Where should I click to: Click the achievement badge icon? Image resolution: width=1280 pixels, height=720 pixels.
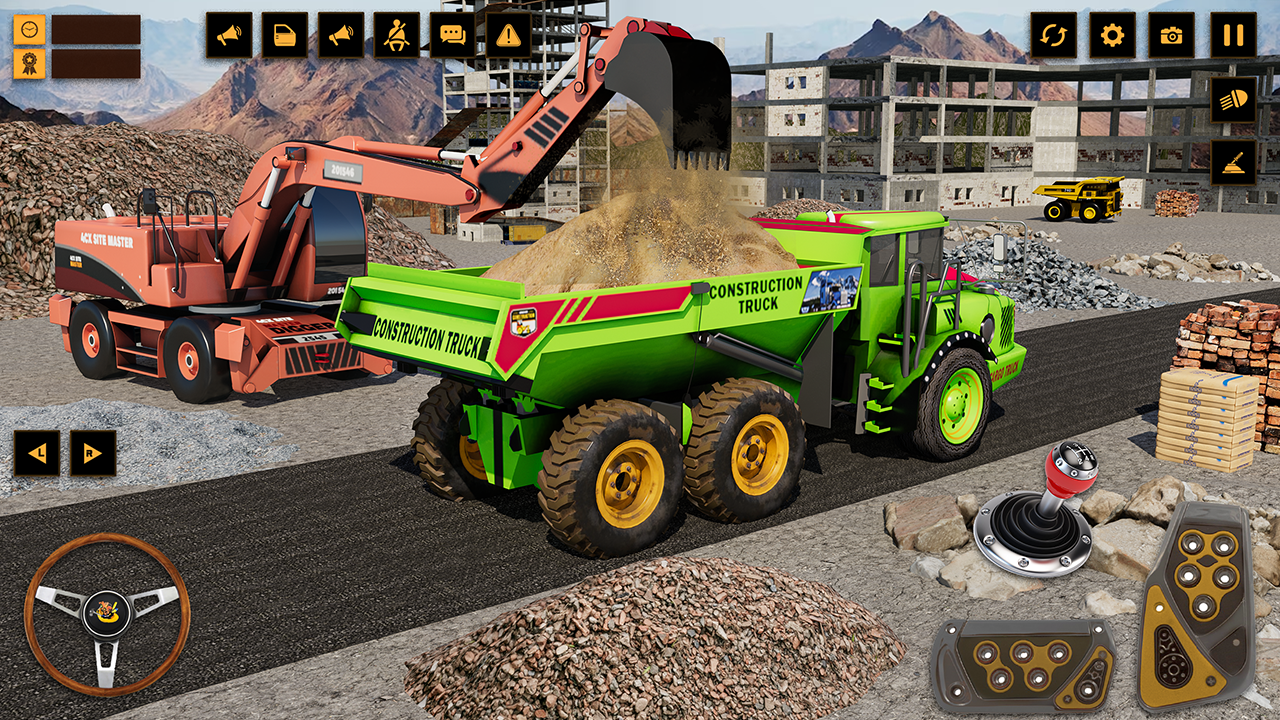[x=29, y=66]
